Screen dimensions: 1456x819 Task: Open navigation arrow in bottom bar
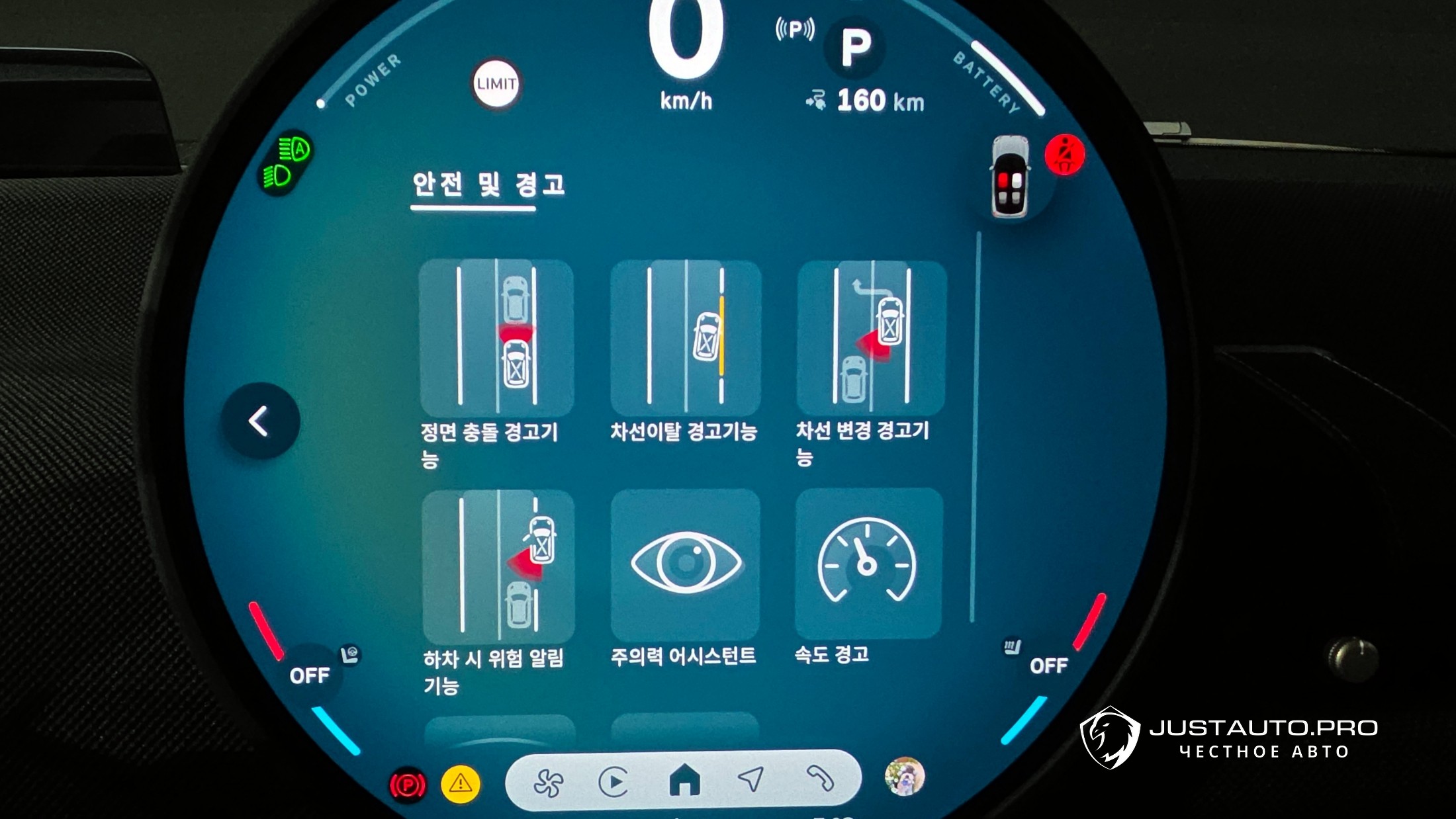751,779
